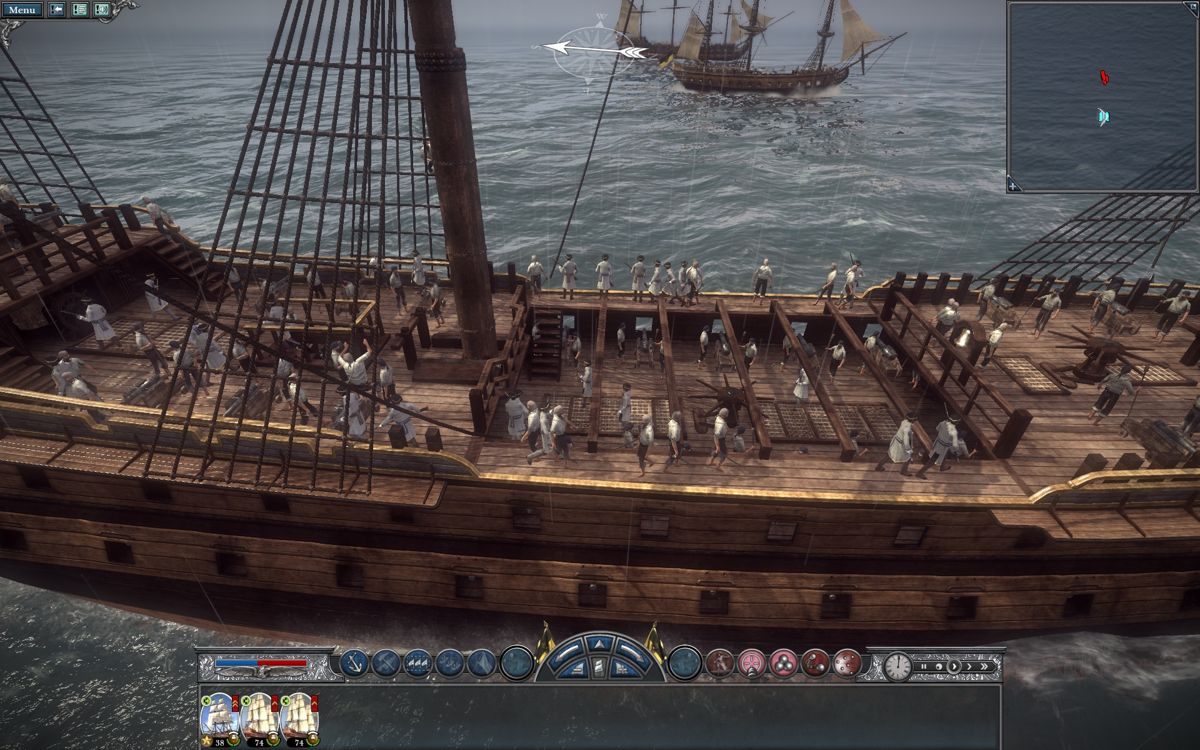Click the round button right of the sail dial
This screenshot has height=750, width=1200.
[685, 662]
